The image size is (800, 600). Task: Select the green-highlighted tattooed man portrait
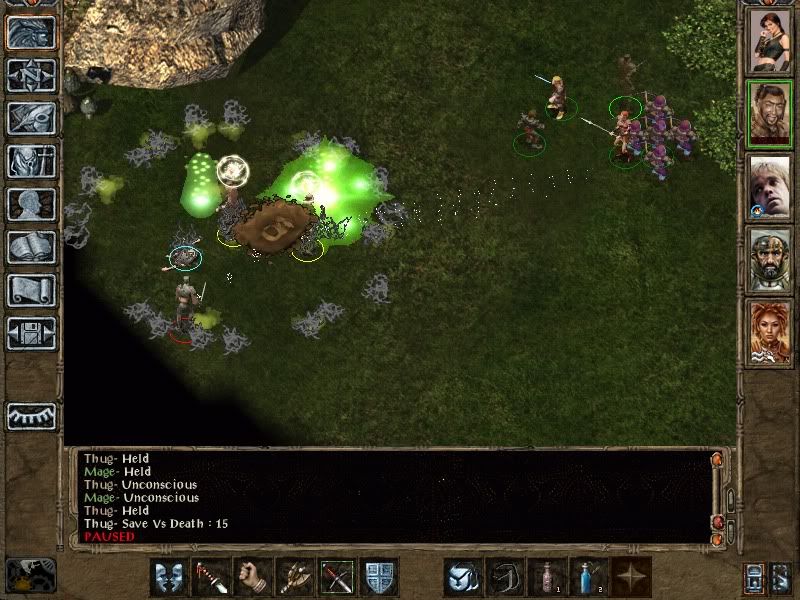point(770,114)
